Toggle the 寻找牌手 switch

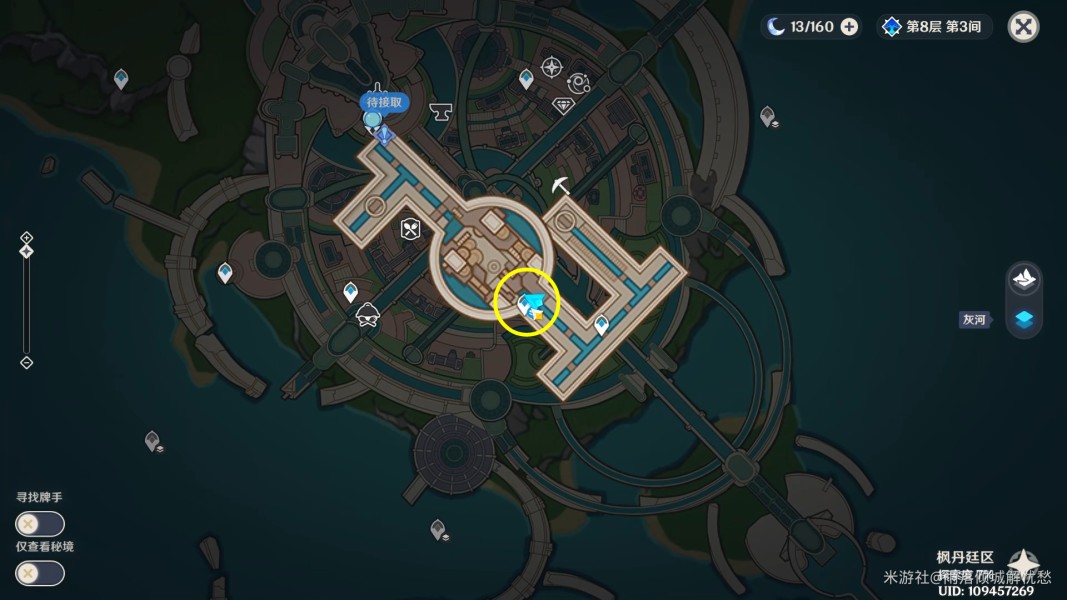(40, 523)
